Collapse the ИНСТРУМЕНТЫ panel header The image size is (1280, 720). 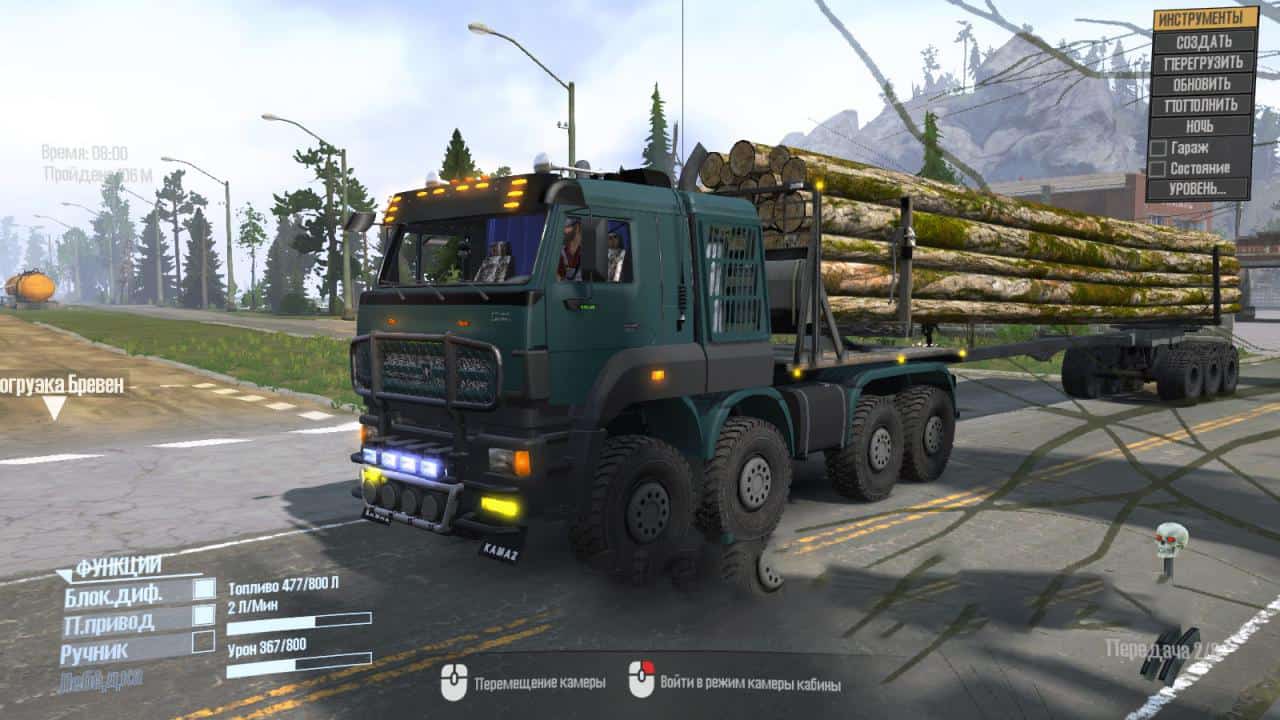(1205, 19)
